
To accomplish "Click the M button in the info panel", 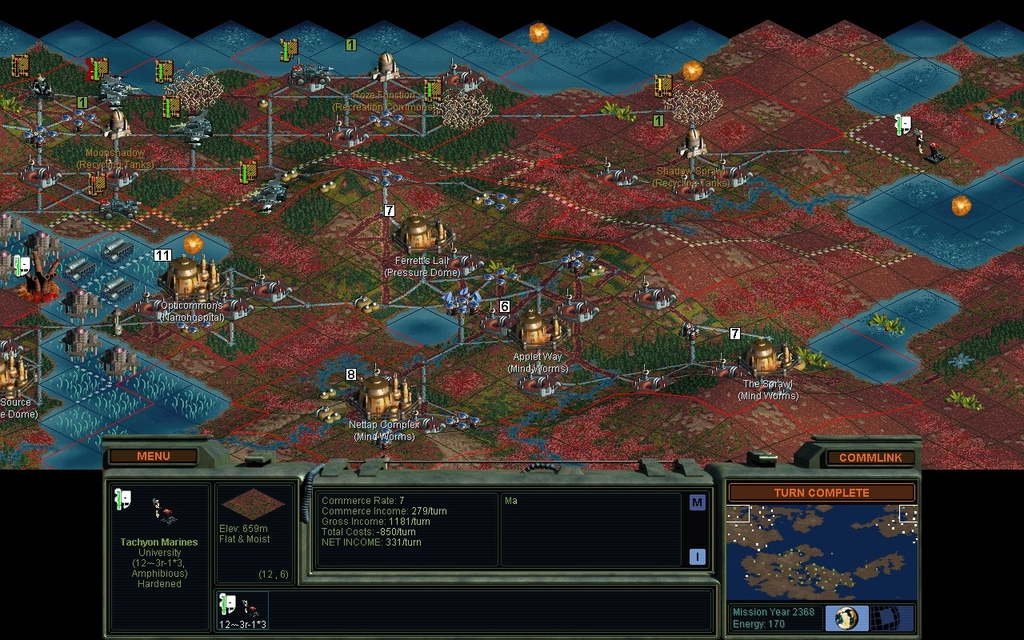I will click(x=697, y=503).
